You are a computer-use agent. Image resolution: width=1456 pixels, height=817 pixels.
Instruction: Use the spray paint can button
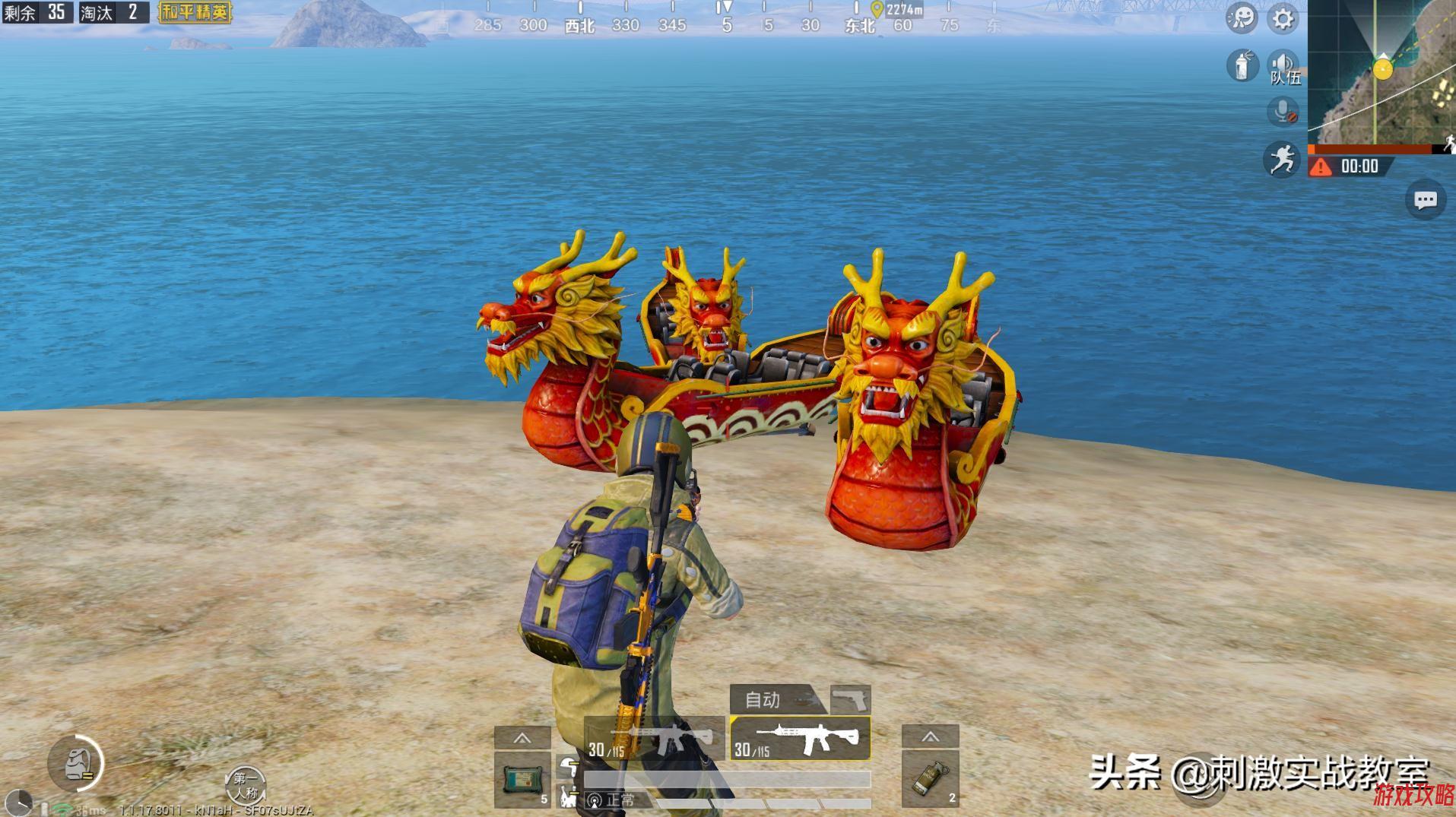point(1242,65)
